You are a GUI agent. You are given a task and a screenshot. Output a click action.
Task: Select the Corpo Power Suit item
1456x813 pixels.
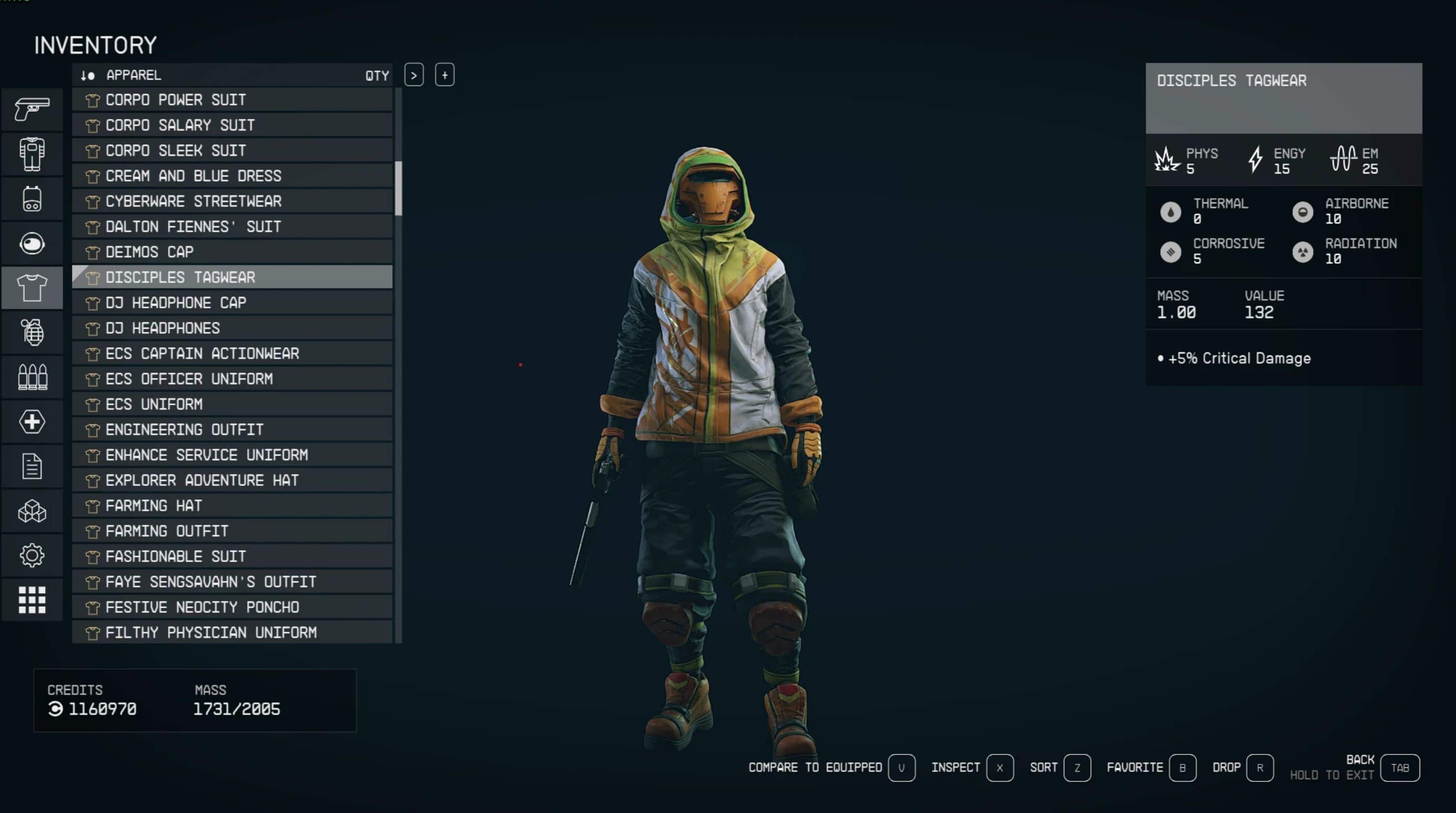[232, 100]
